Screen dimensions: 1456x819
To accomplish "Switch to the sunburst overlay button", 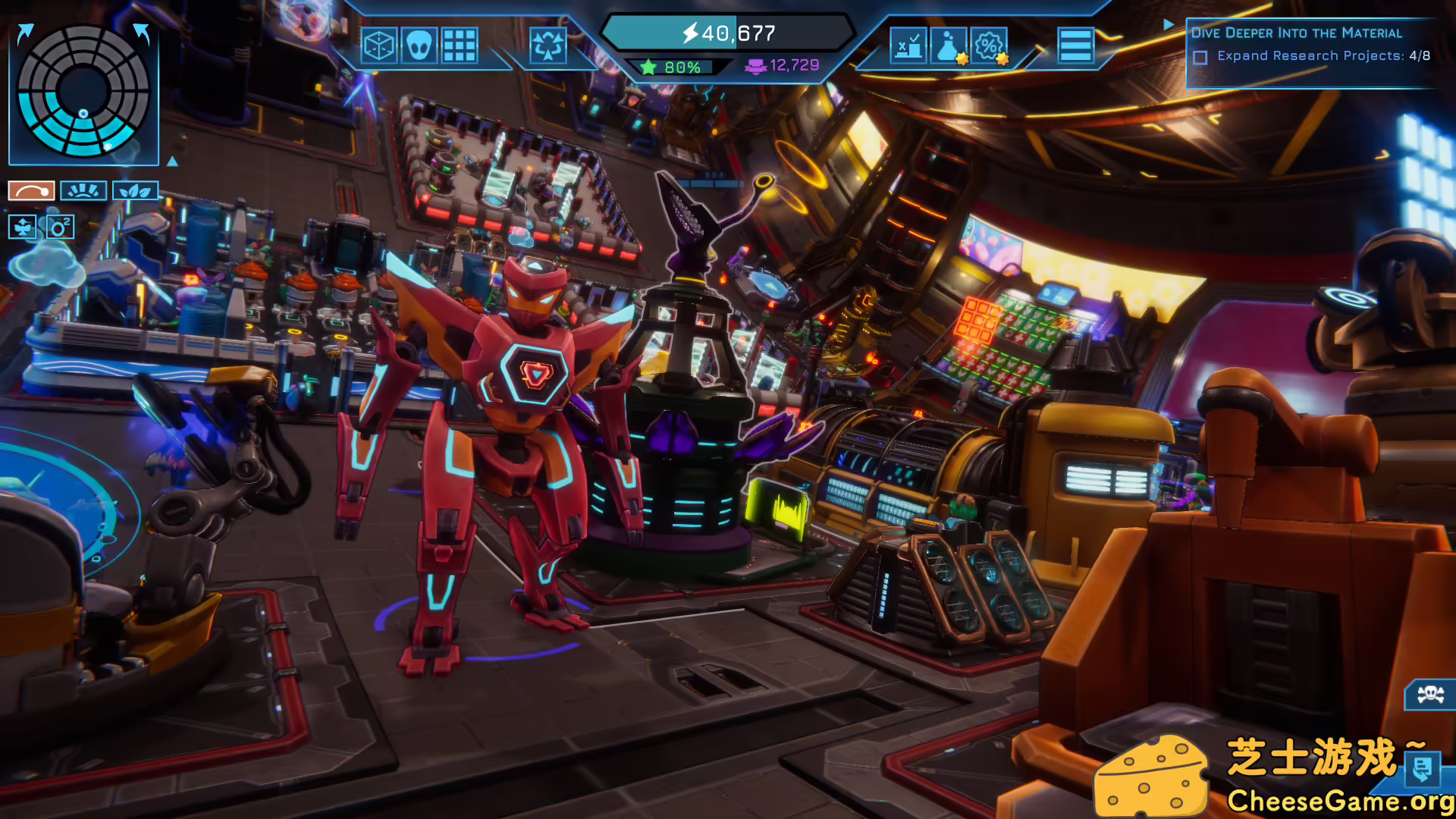I will pos(83,191).
